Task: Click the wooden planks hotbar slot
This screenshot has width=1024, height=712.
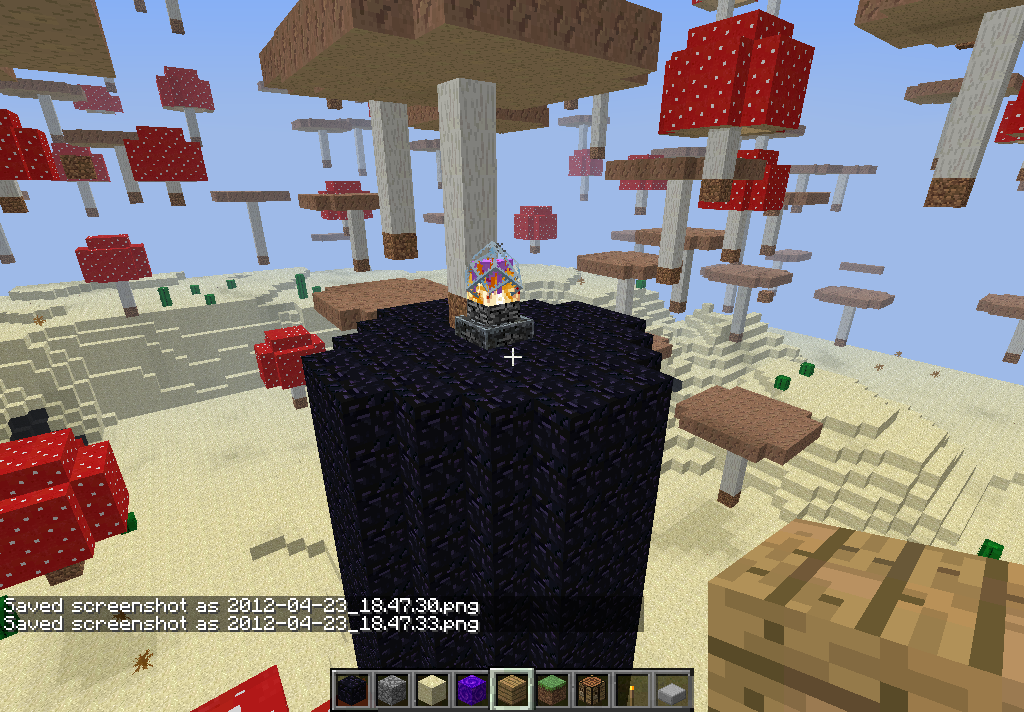Action: click(x=511, y=690)
